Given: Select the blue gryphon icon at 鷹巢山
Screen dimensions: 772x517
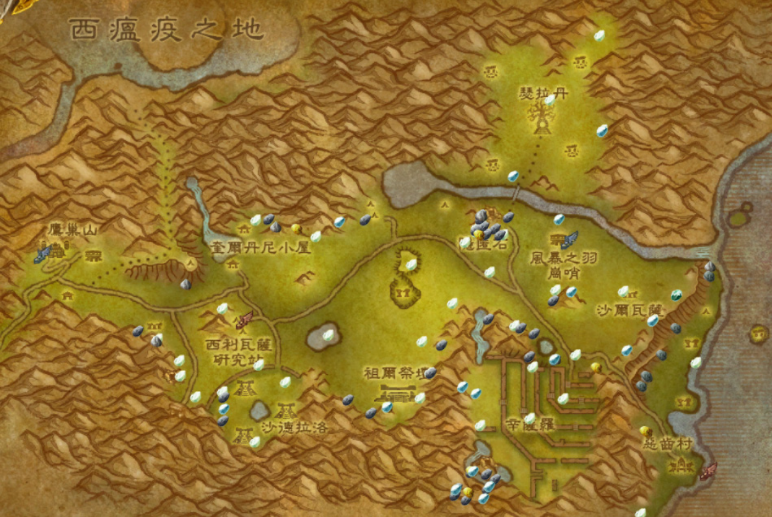Looking at the screenshot, I should click(x=45, y=254).
